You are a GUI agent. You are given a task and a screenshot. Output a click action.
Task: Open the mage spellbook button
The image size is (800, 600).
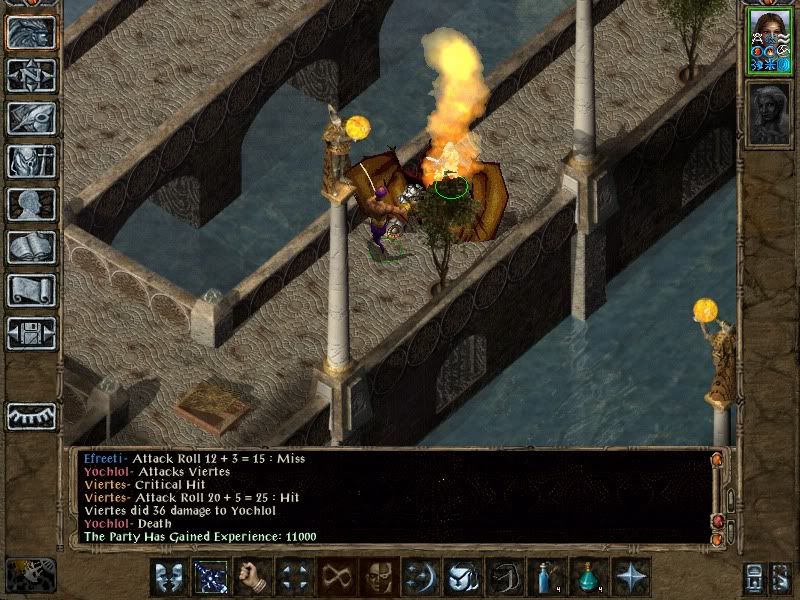click(x=31, y=247)
